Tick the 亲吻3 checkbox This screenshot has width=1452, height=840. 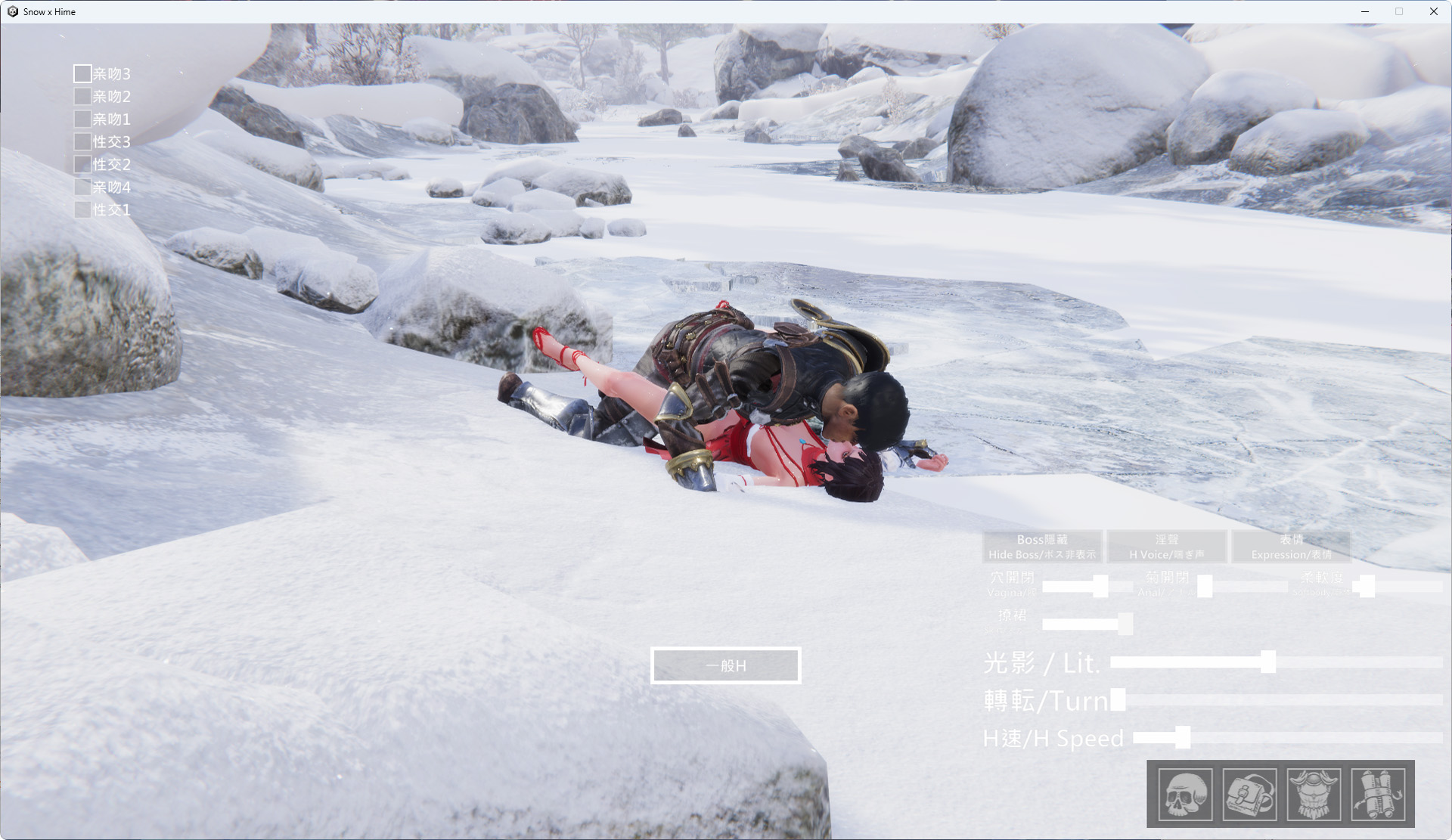coord(82,73)
